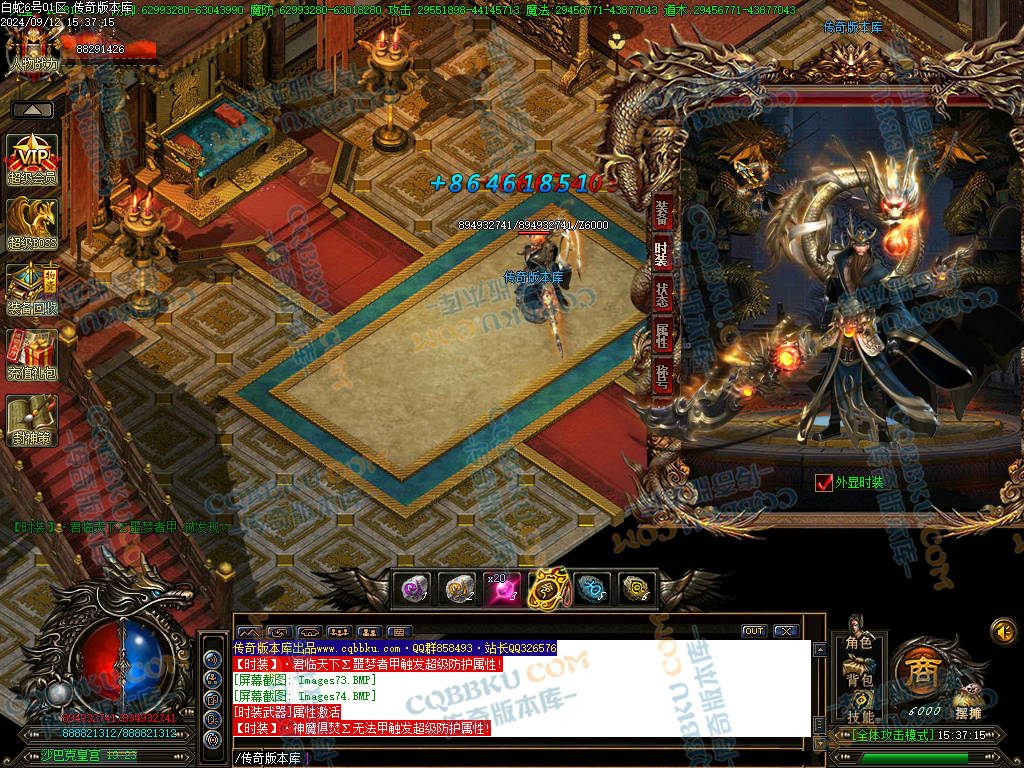This screenshot has width=1024, height=768.
Task: Open the 装备回收 equipment recycling icon
Action: click(x=32, y=287)
